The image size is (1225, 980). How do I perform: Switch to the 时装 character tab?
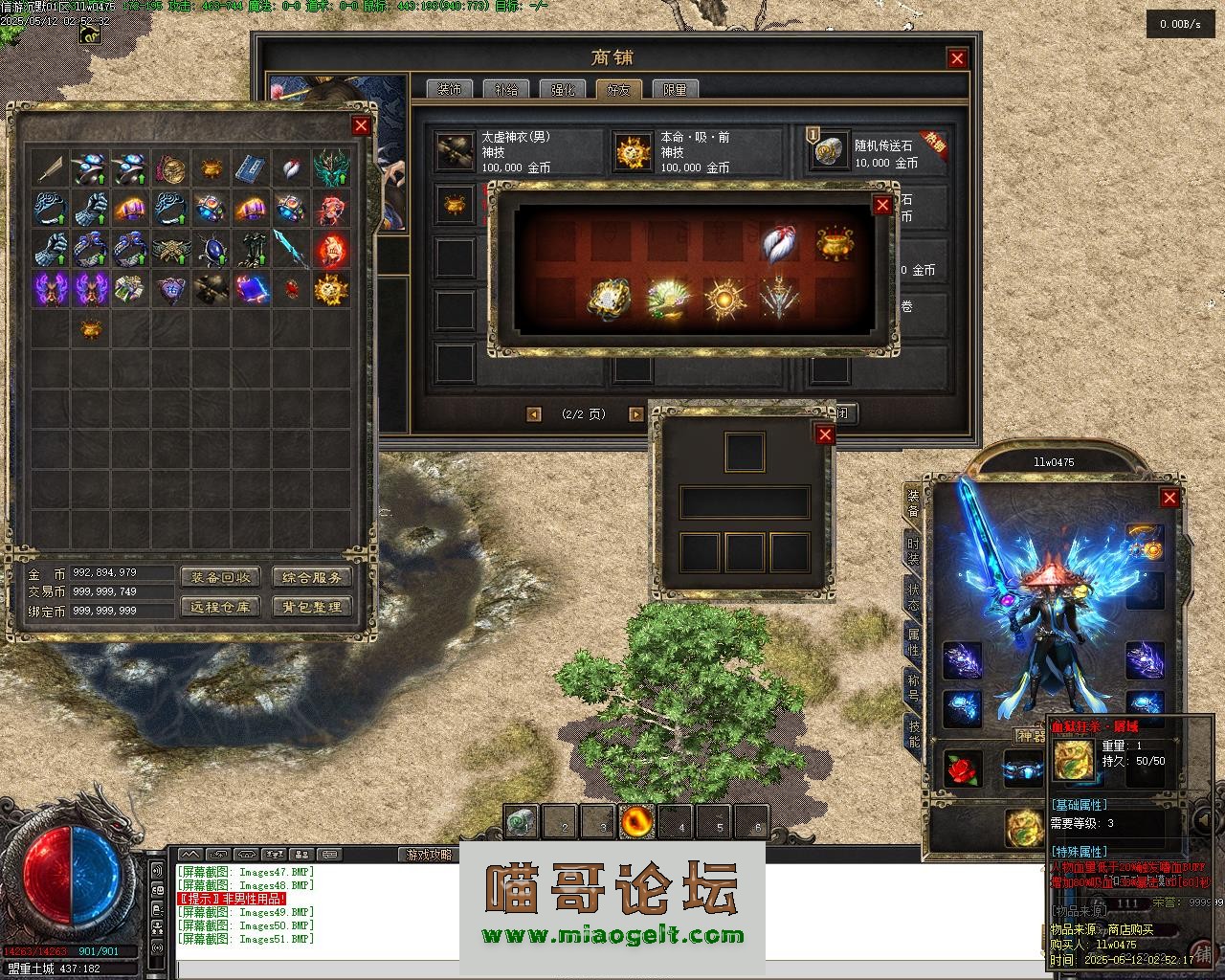pos(914,551)
